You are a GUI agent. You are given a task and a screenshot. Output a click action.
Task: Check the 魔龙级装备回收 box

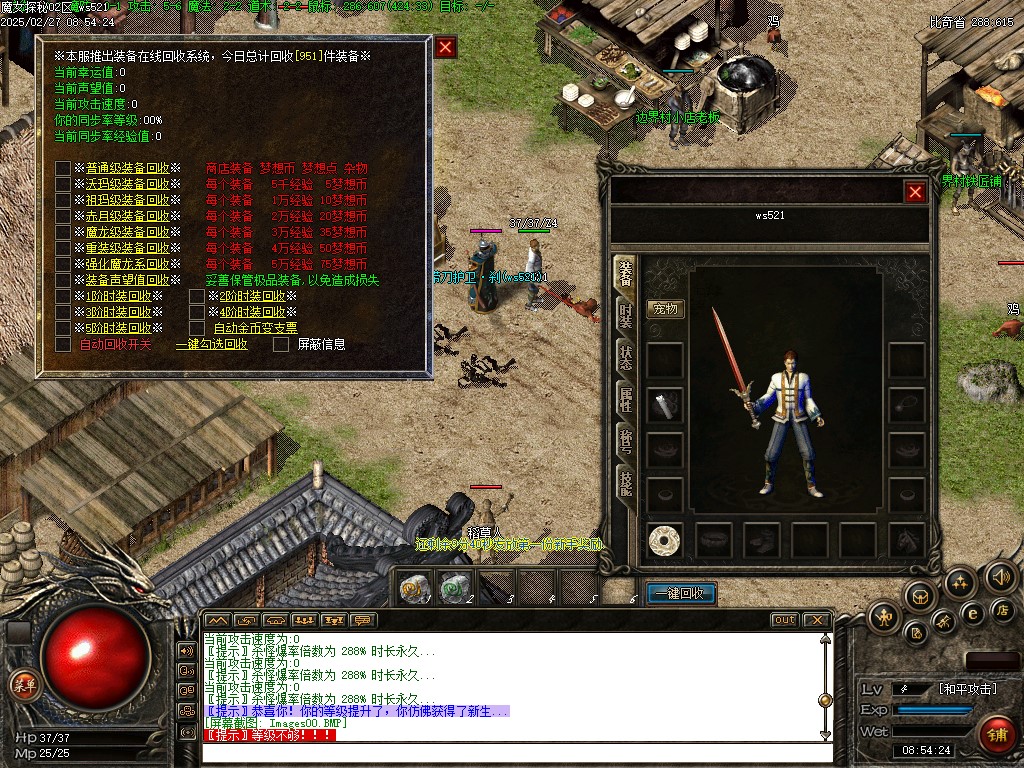tap(63, 232)
